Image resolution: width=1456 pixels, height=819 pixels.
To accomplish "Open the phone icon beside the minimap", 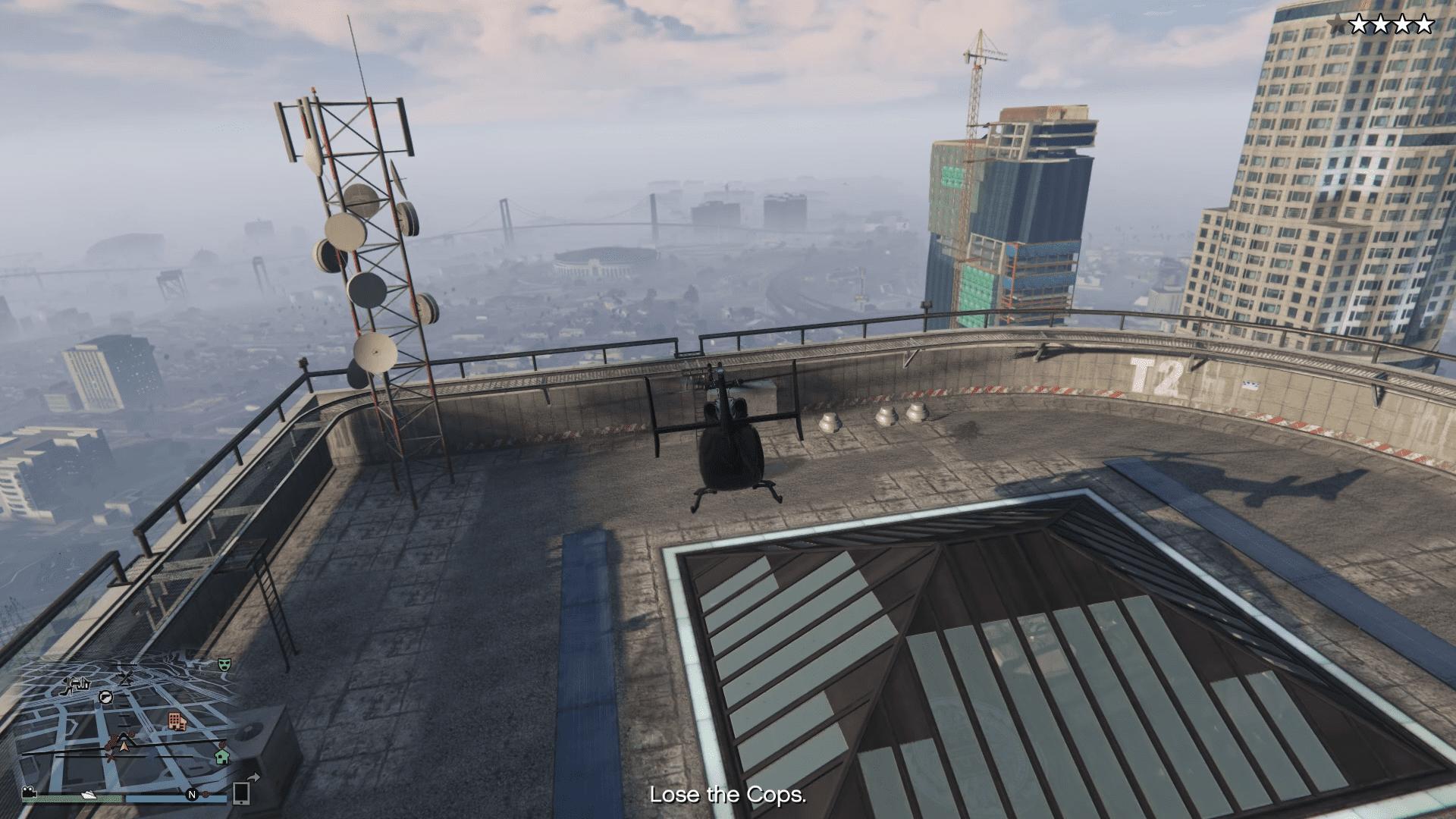I will pos(241,793).
